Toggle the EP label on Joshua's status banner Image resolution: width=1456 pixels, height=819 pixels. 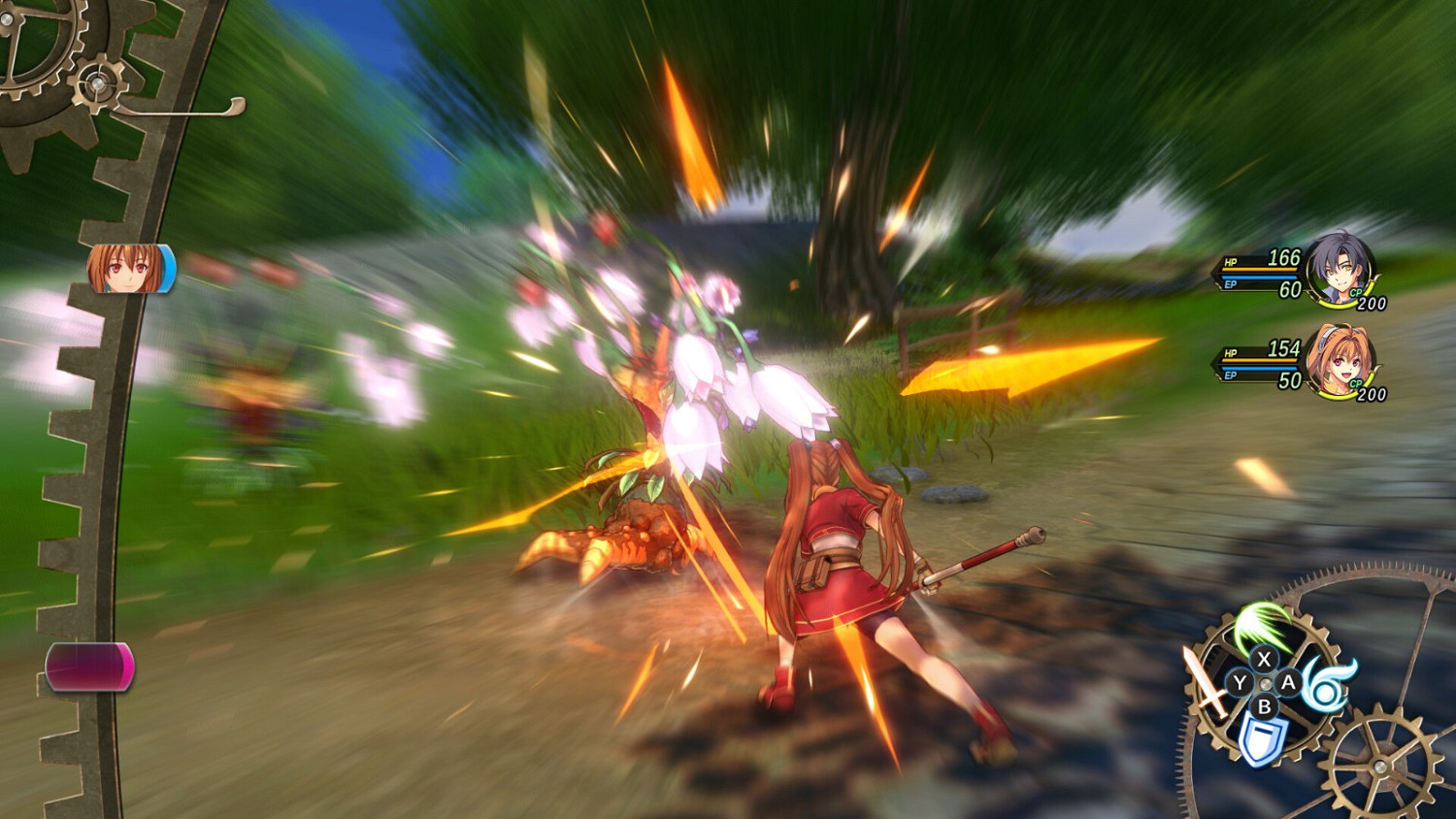(x=1230, y=285)
